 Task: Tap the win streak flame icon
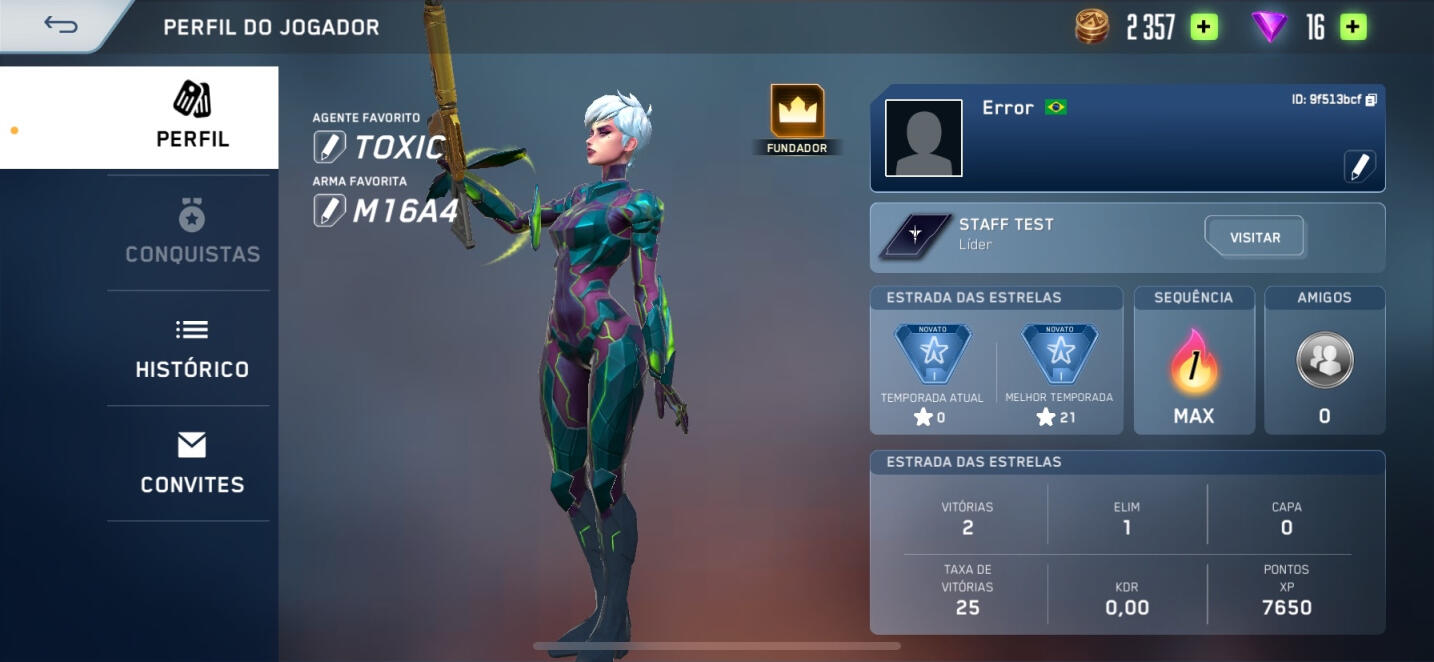pyautogui.click(x=1193, y=362)
